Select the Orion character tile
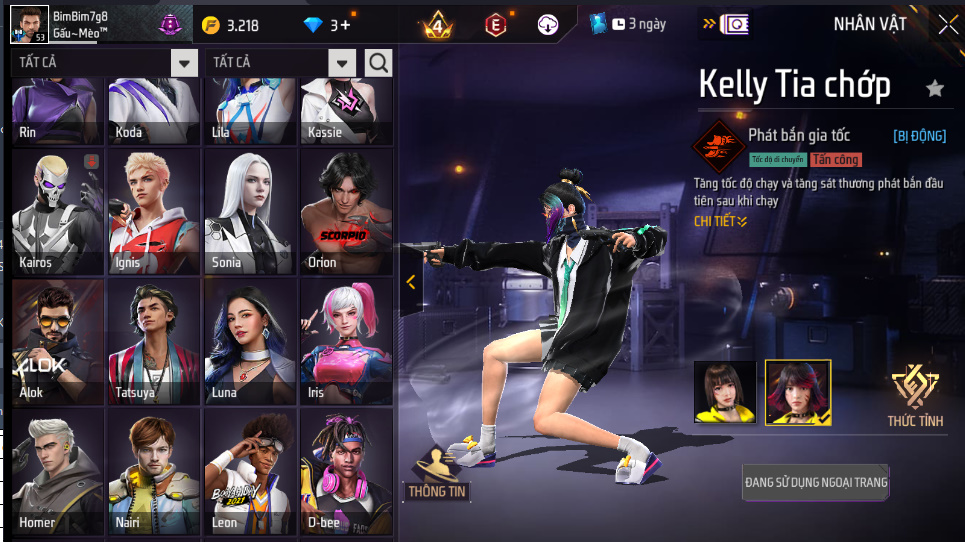 coord(347,211)
